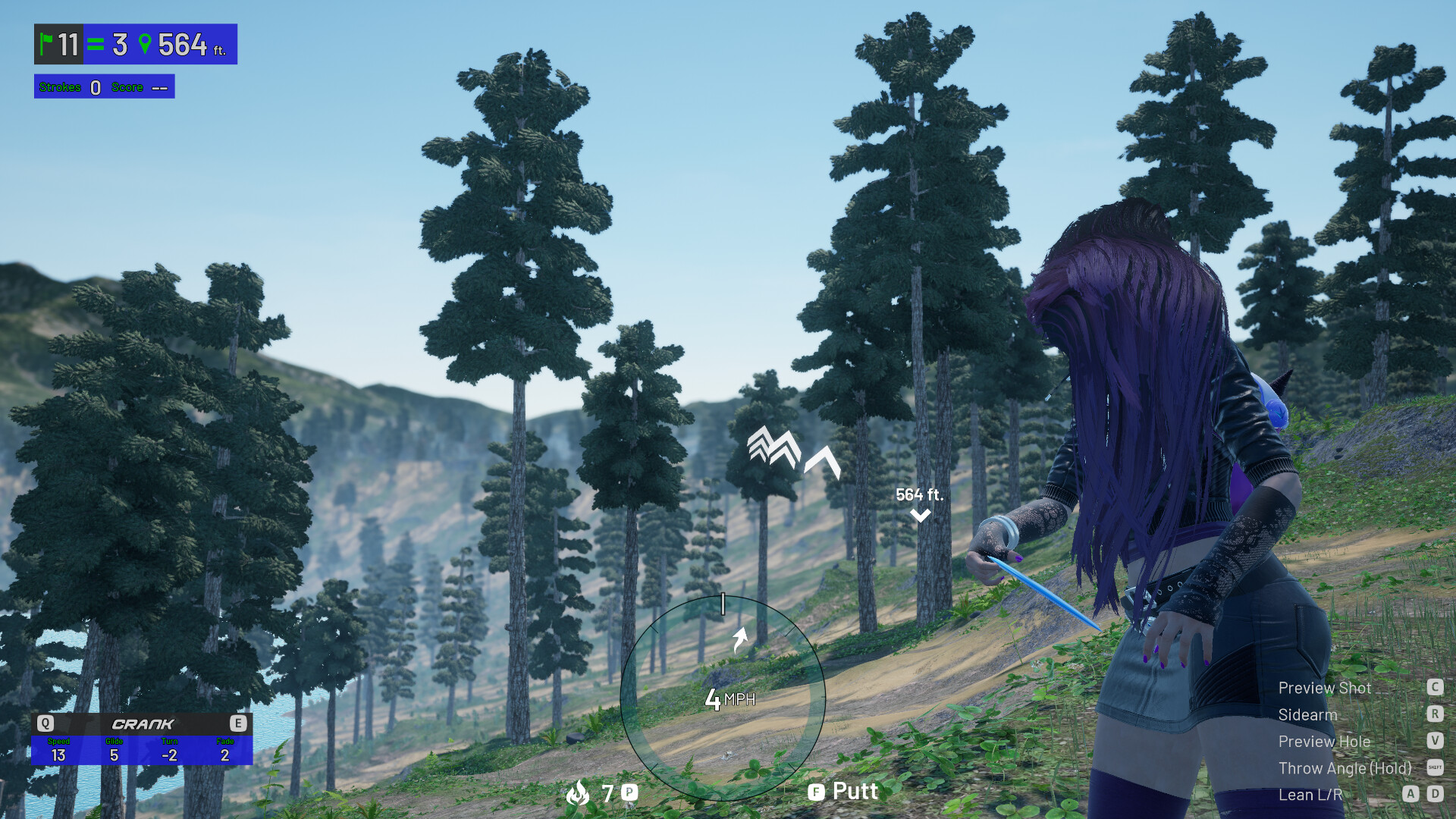
Task: Select the green distance pin icon
Action: [x=146, y=44]
